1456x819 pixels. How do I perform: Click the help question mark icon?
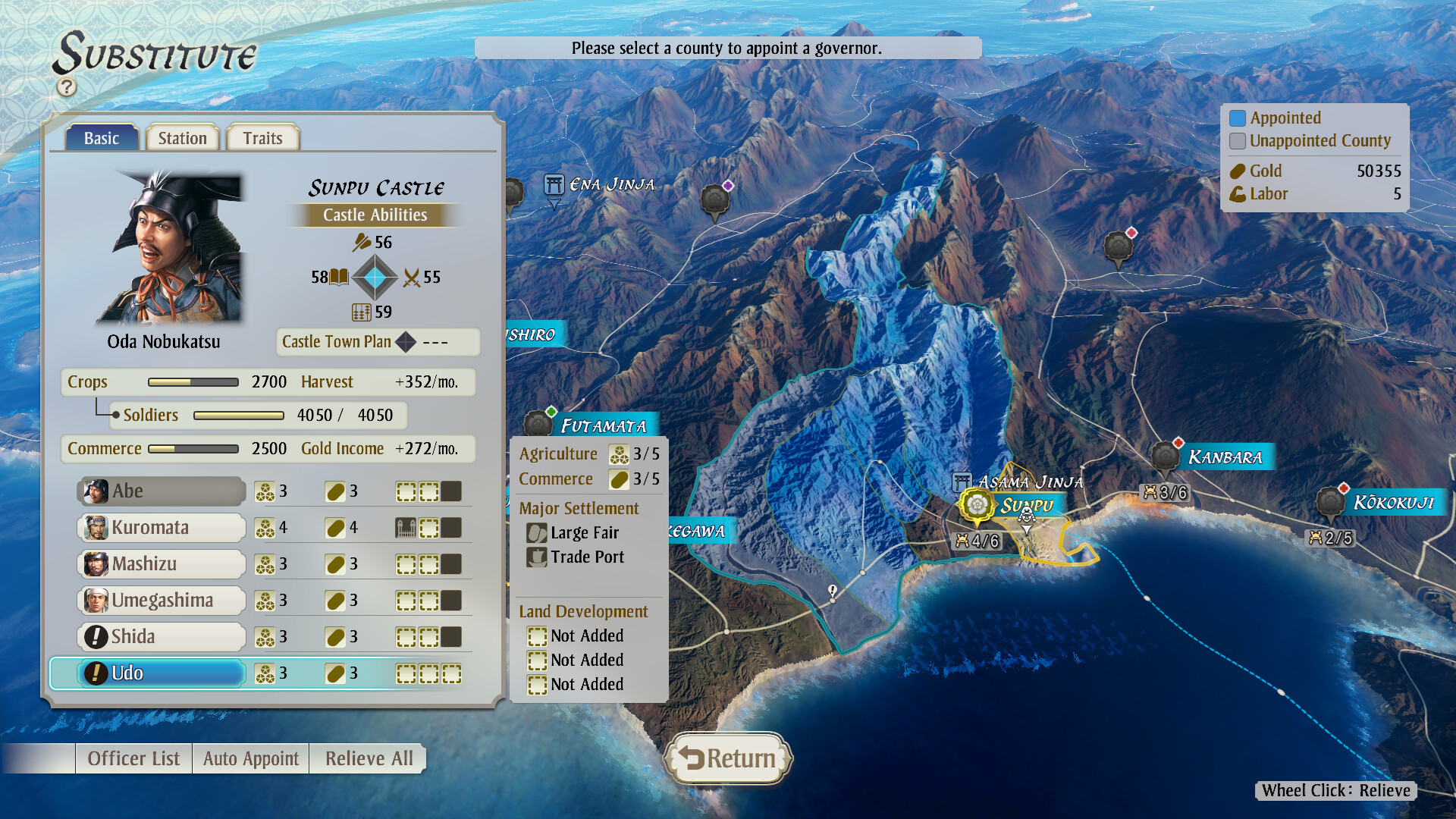[67, 86]
